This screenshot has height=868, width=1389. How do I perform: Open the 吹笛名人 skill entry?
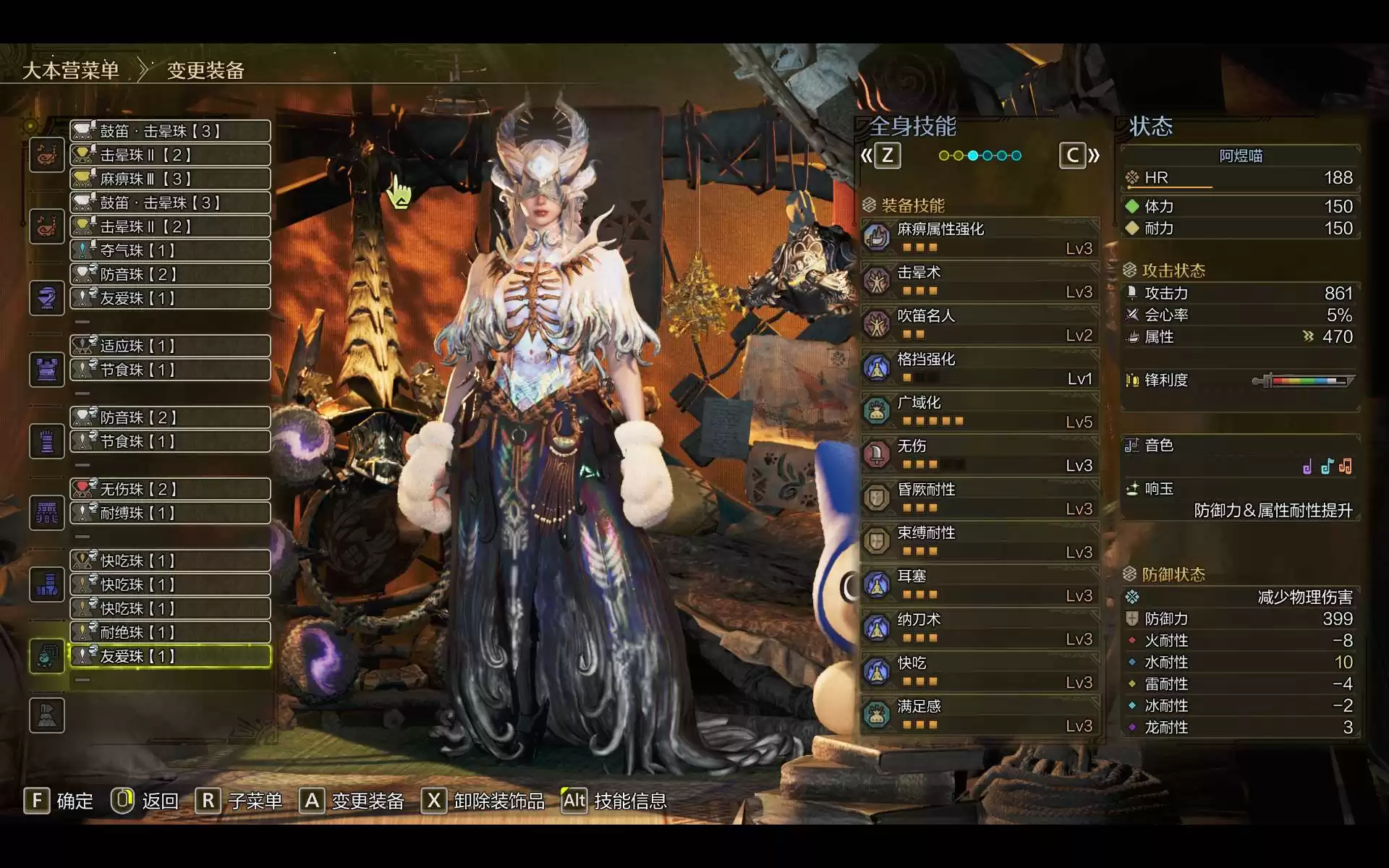pyautogui.click(x=980, y=324)
